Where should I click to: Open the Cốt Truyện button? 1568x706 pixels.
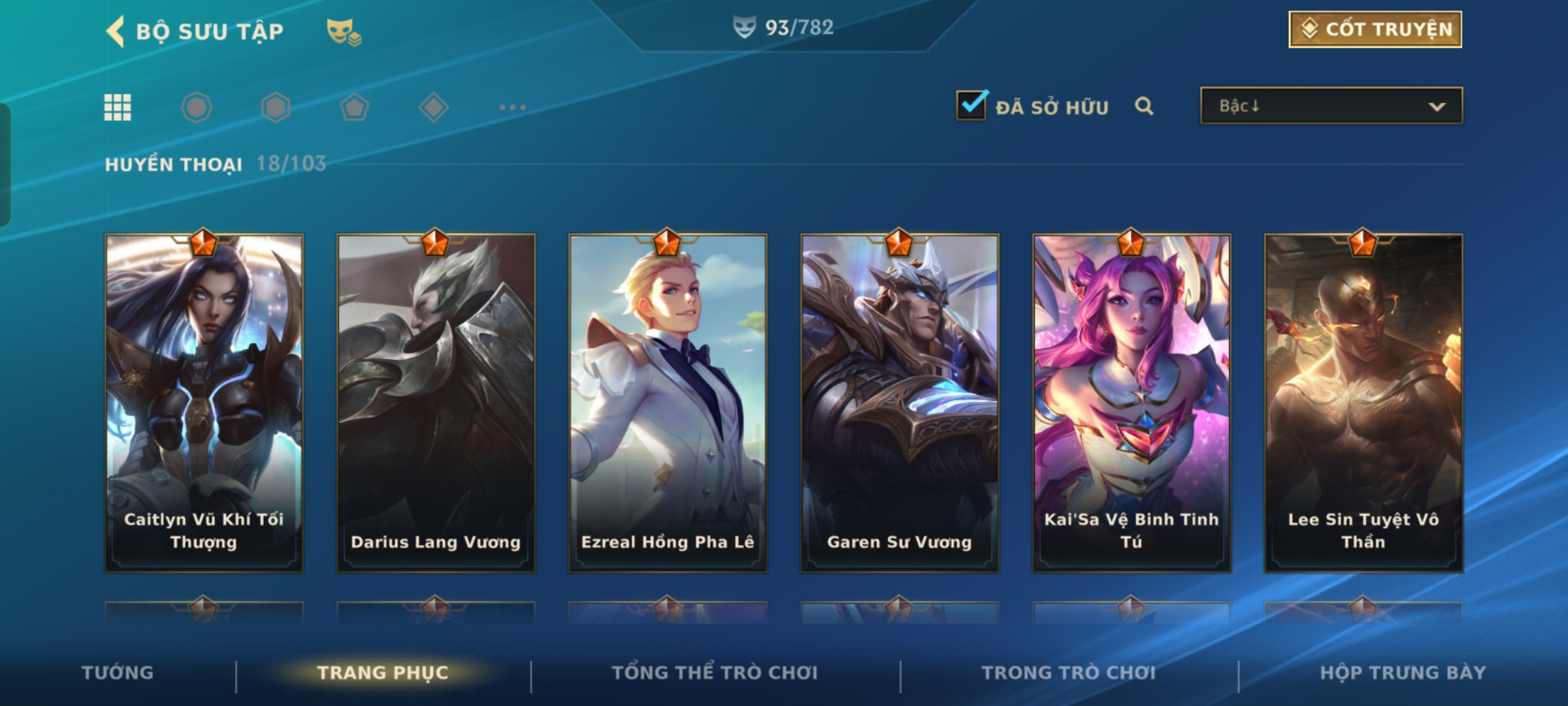pos(1375,29)
